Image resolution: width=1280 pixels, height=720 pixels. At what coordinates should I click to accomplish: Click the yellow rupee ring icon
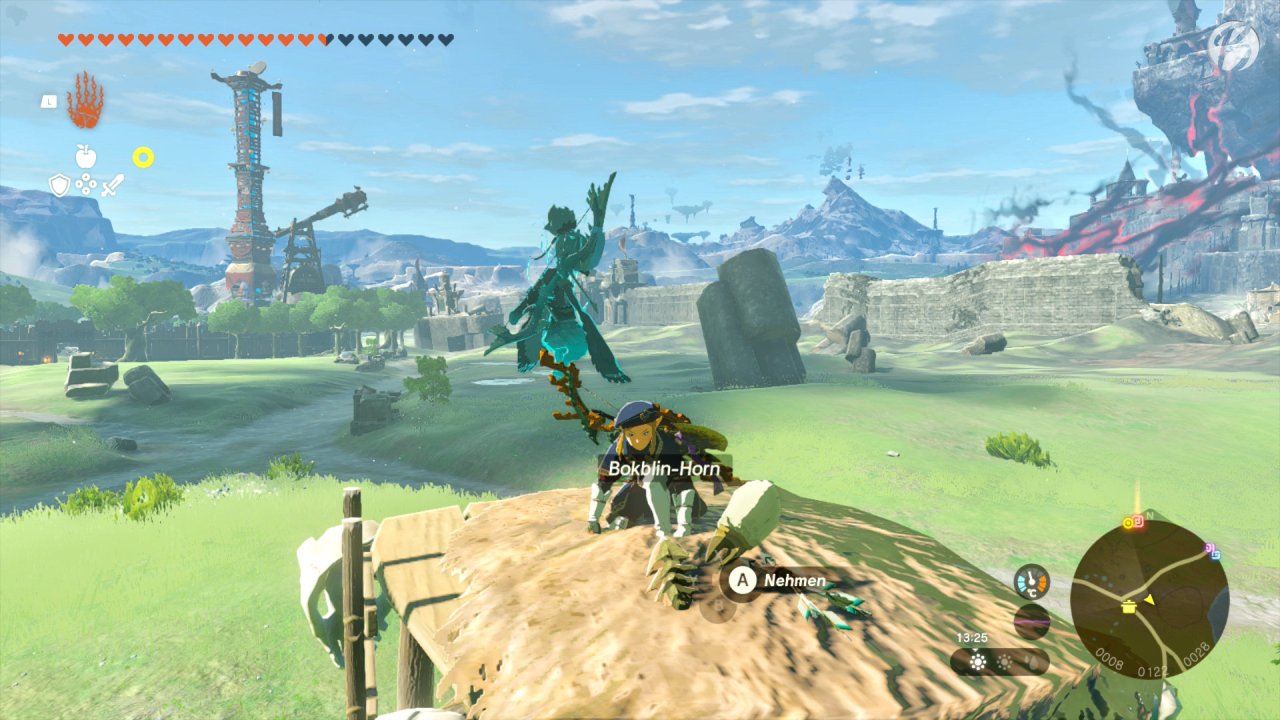(x=143, y=157)
